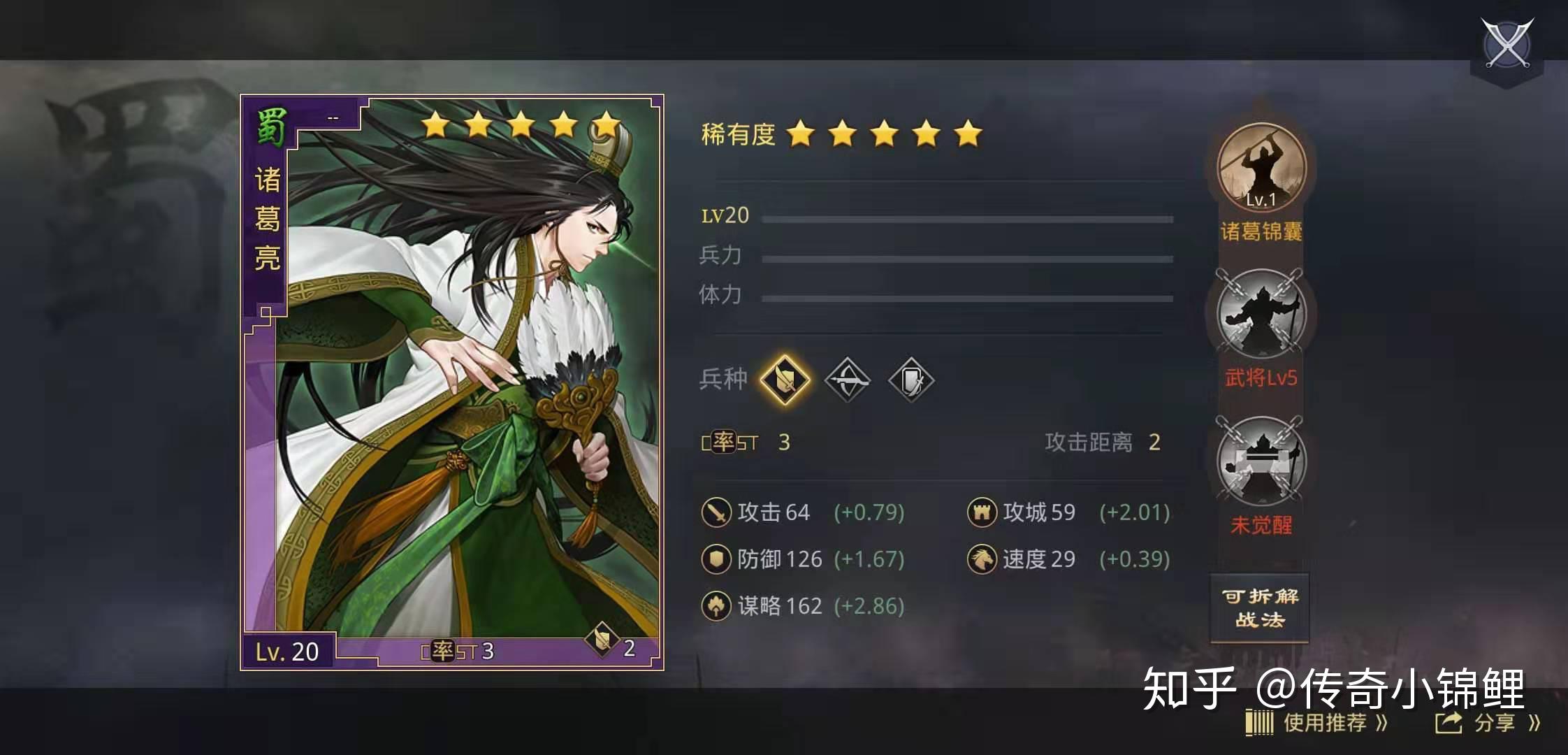Click the sword icon beside 攻击 64
1568x755 pixels.
pyautogui.click(x=716, y=512)
